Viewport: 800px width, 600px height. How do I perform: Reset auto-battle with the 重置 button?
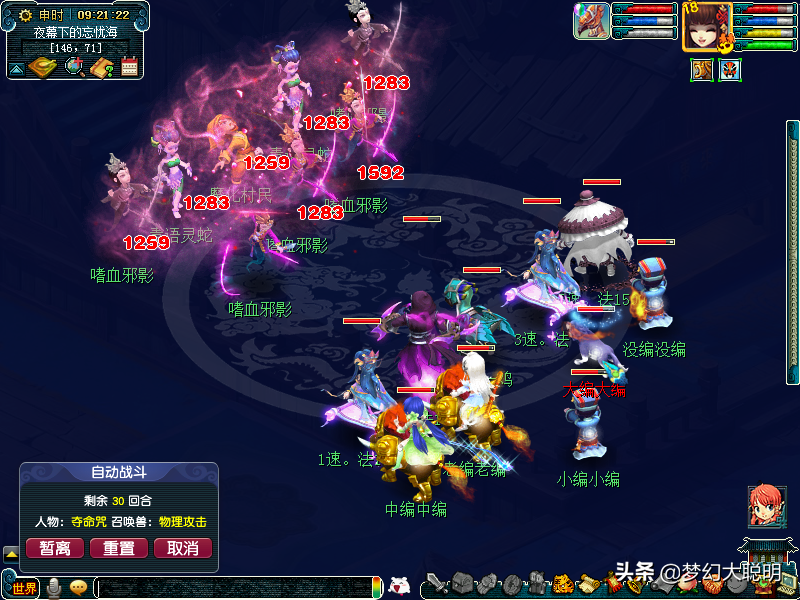pyautogui.click(x=119, y=548)
